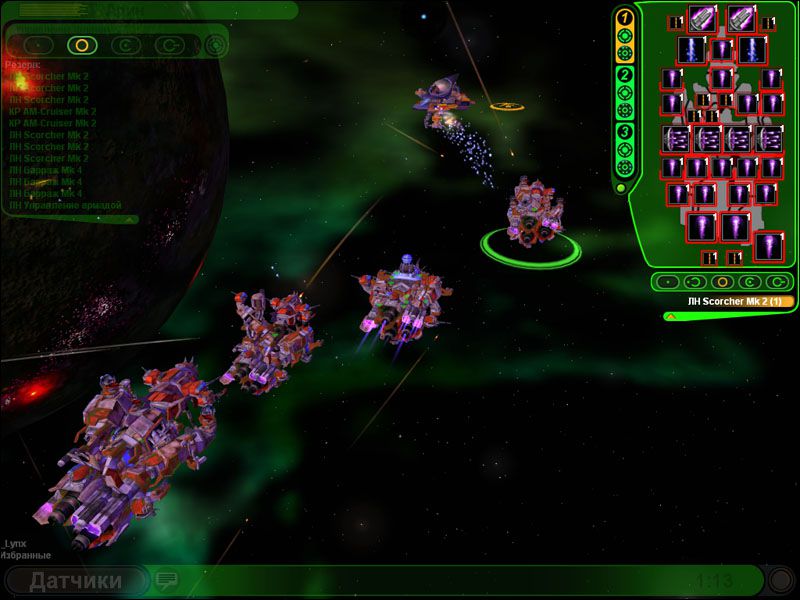Select the highlighted orange ring order button

(x=81, y=45)
